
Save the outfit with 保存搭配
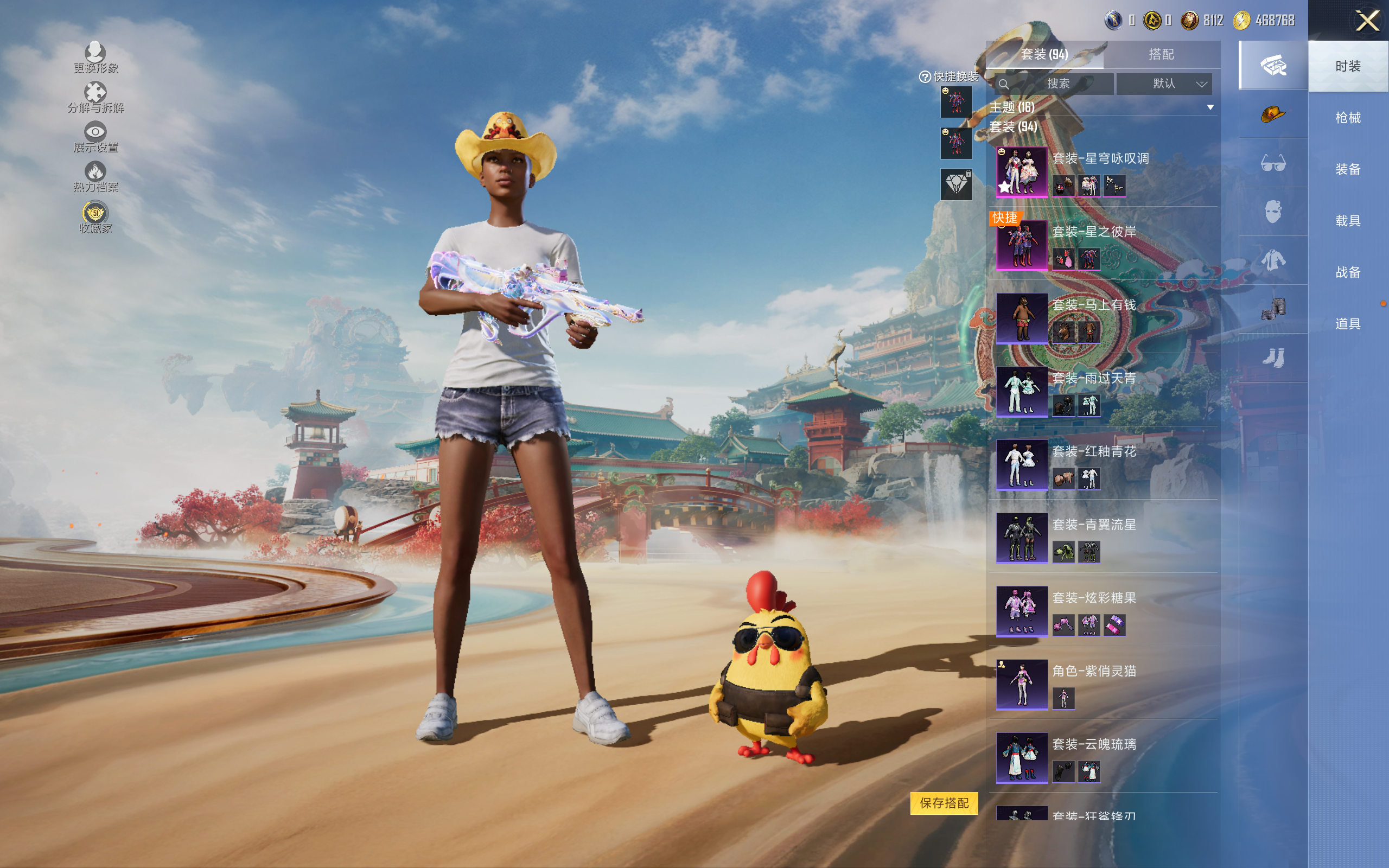point(944,803)
